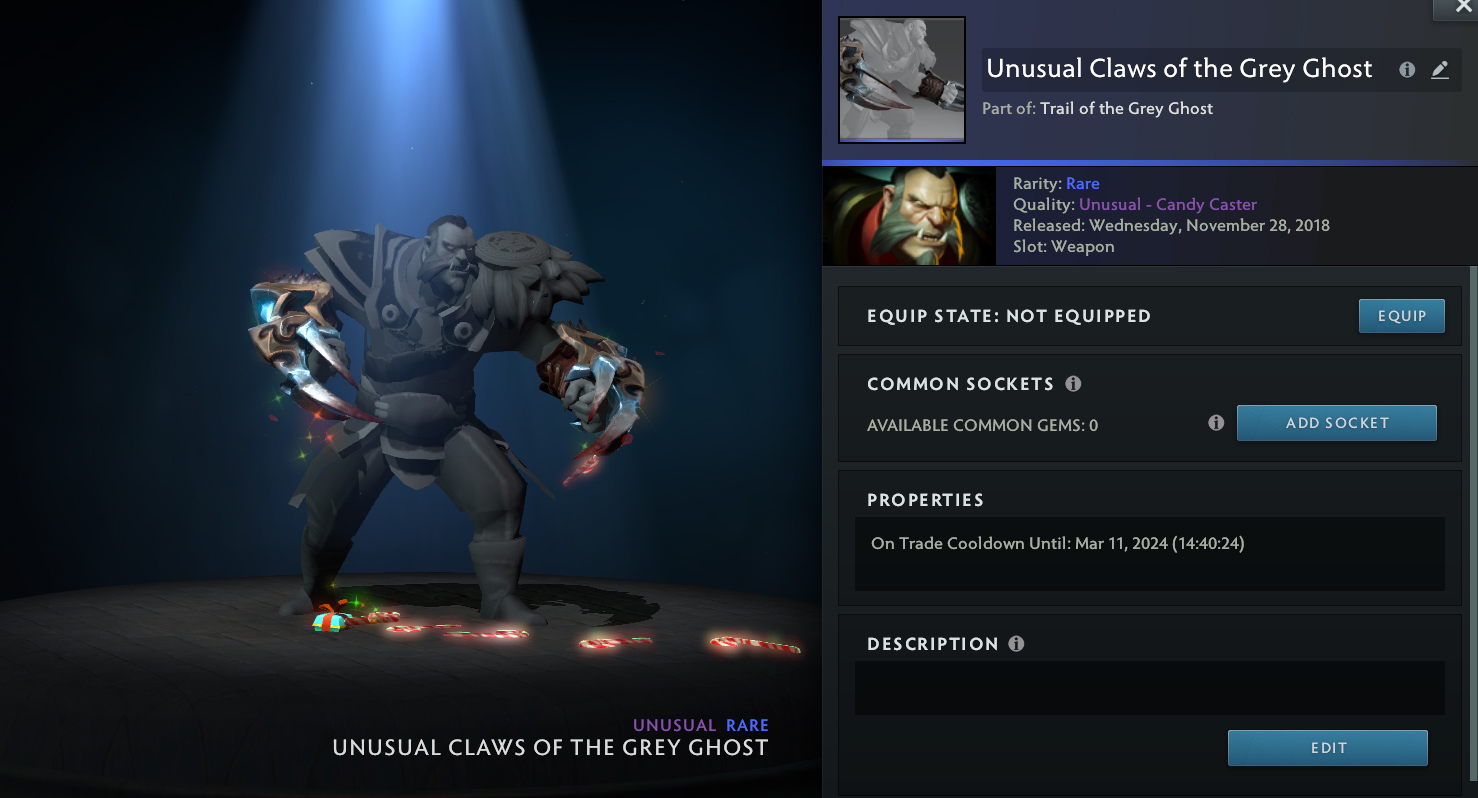
Task: Click the Add Socket button
Action: pyautogui.click(x=1336, y=423)
